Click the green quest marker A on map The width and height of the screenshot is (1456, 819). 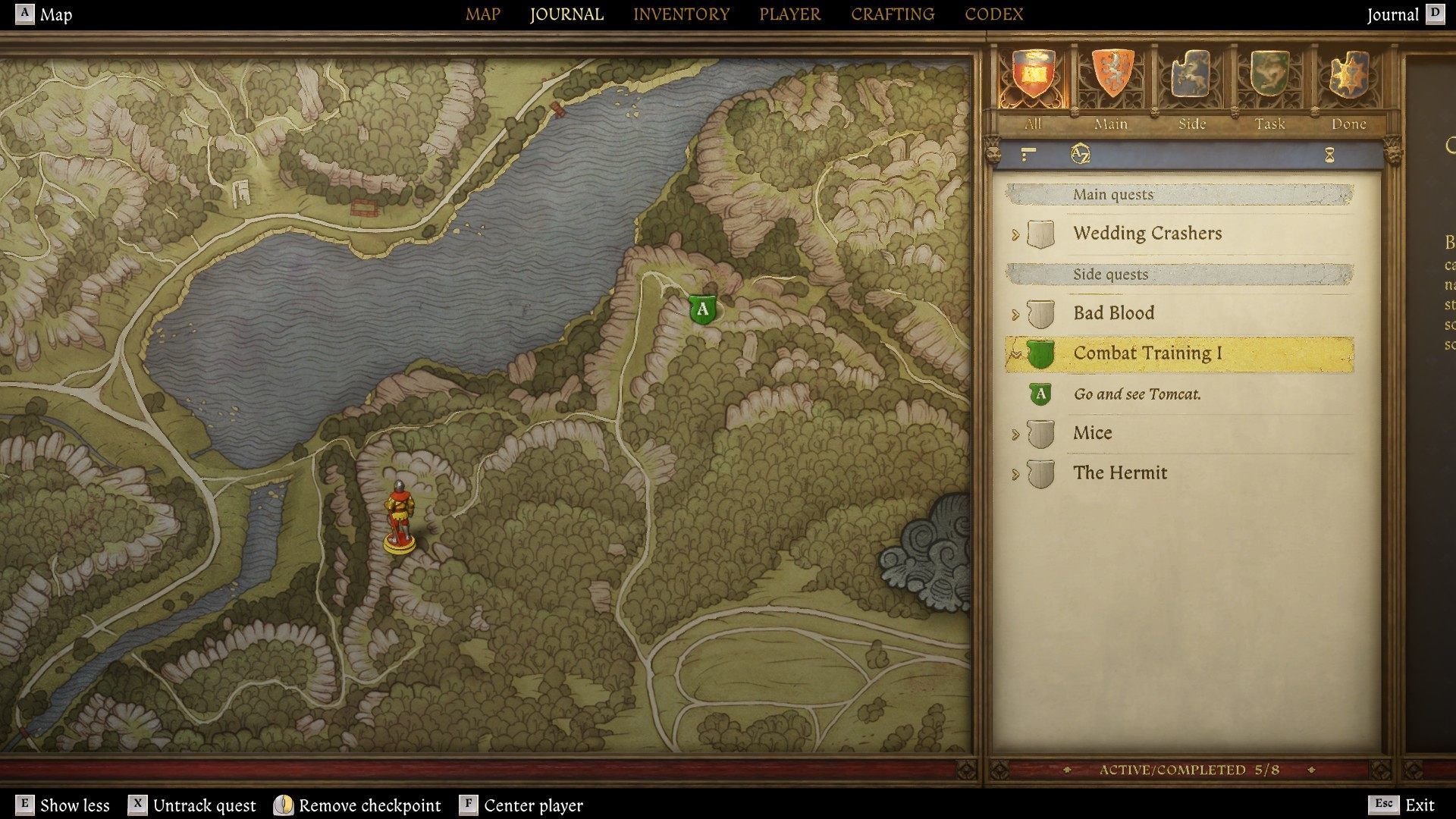[x=703, y=309]
